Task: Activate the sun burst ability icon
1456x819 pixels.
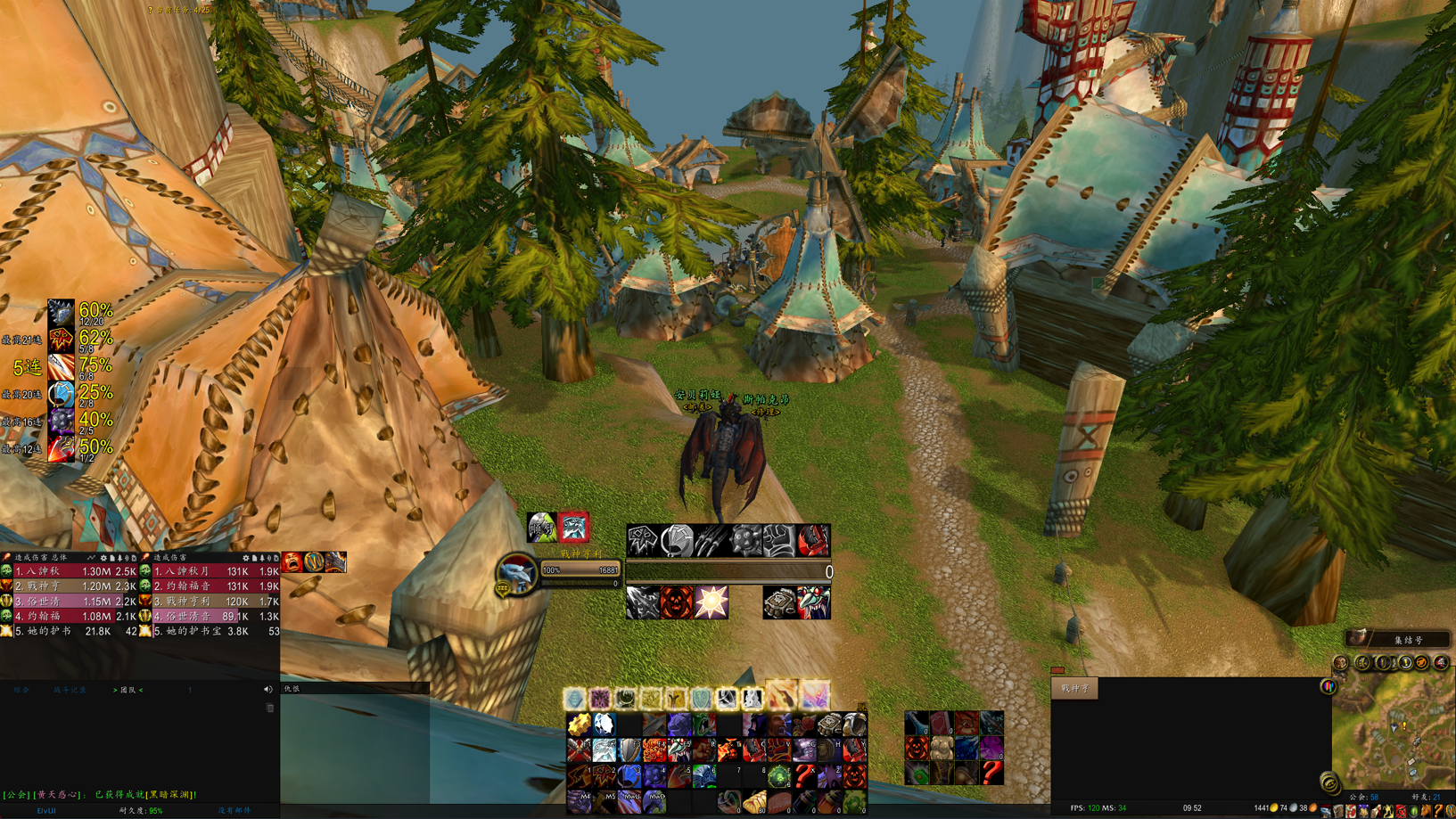Action: pos(712,603)
